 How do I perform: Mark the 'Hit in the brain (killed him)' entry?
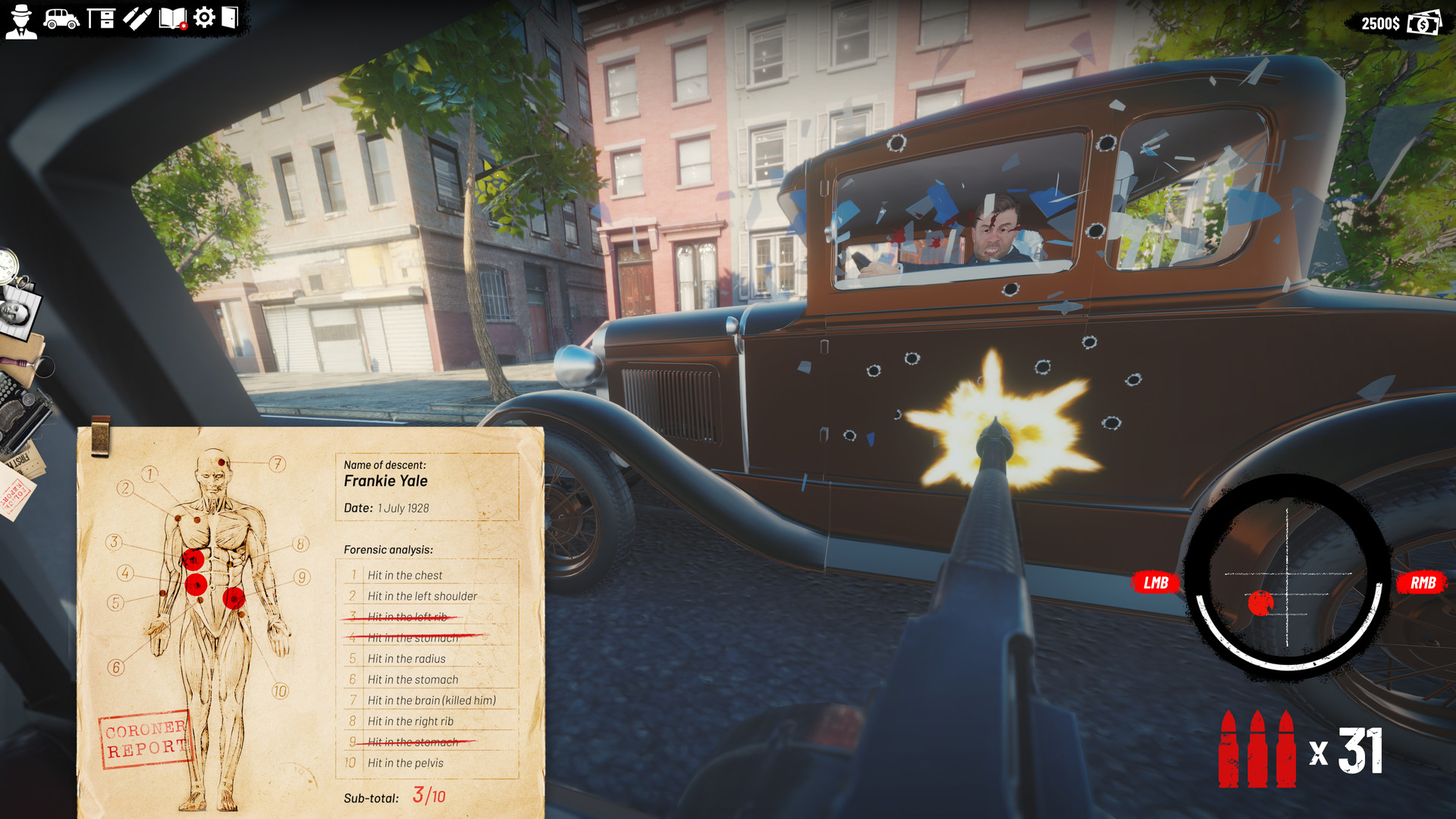point(432,700)
